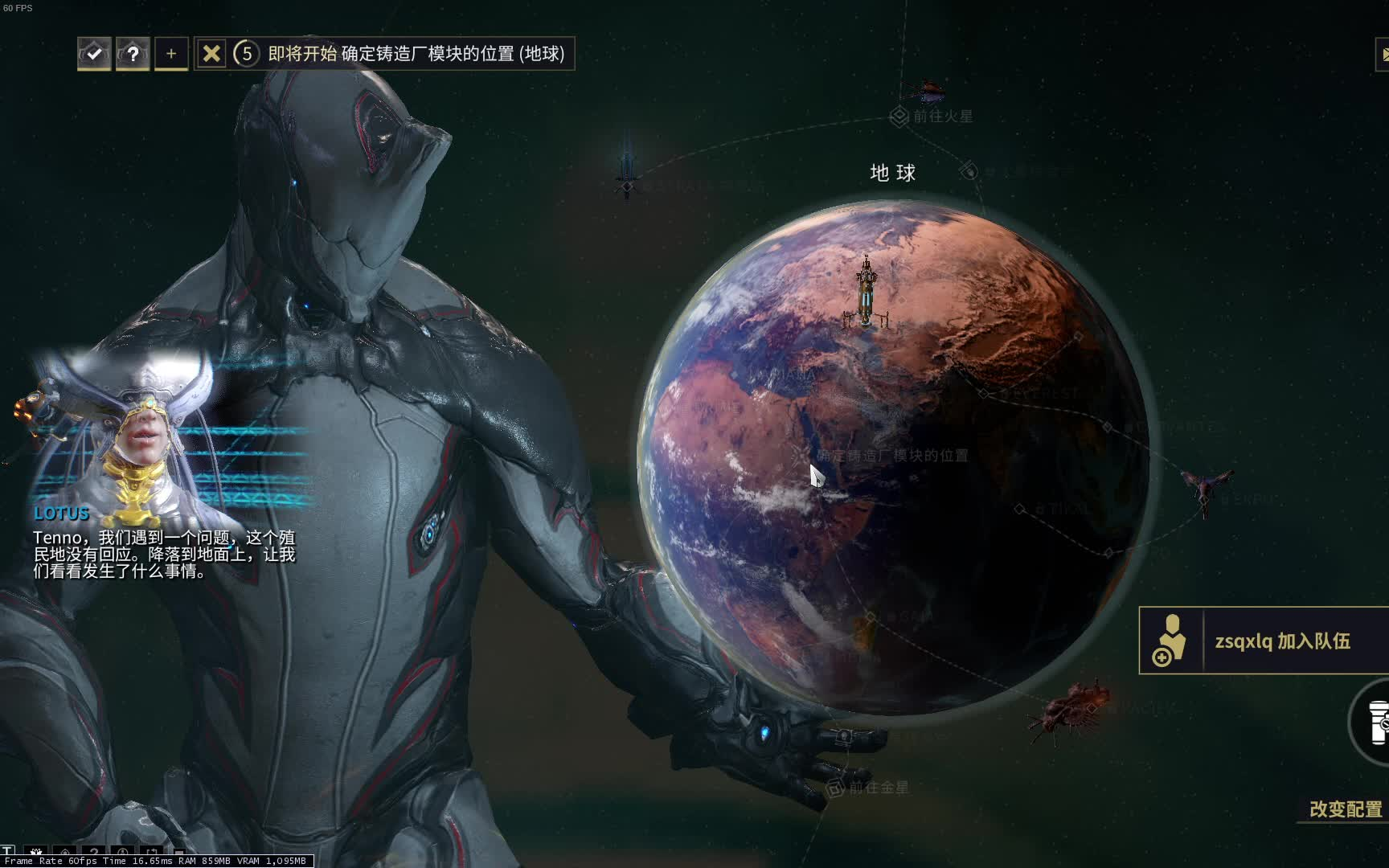Open the player profile icon in bottom toolbar
Viewport: 1389px width, 868px height.
[123, 852]
